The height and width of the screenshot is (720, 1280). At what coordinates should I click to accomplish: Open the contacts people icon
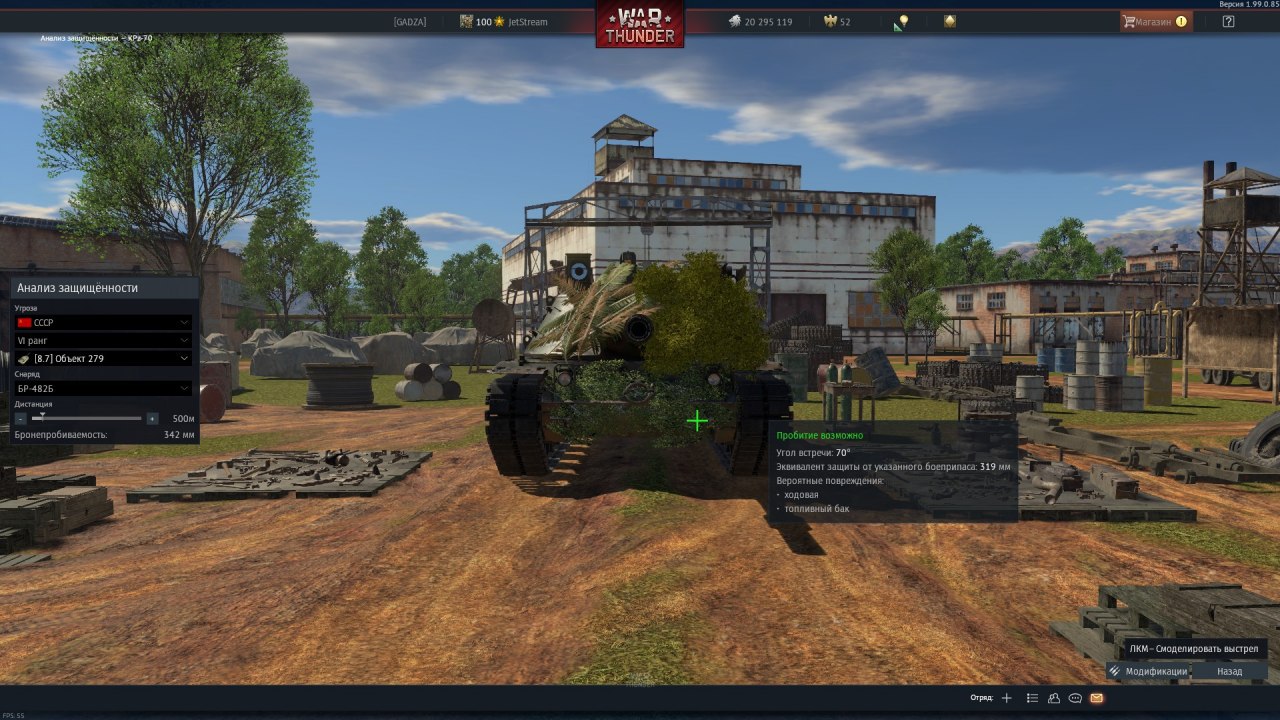click(x=1054, y=698)
